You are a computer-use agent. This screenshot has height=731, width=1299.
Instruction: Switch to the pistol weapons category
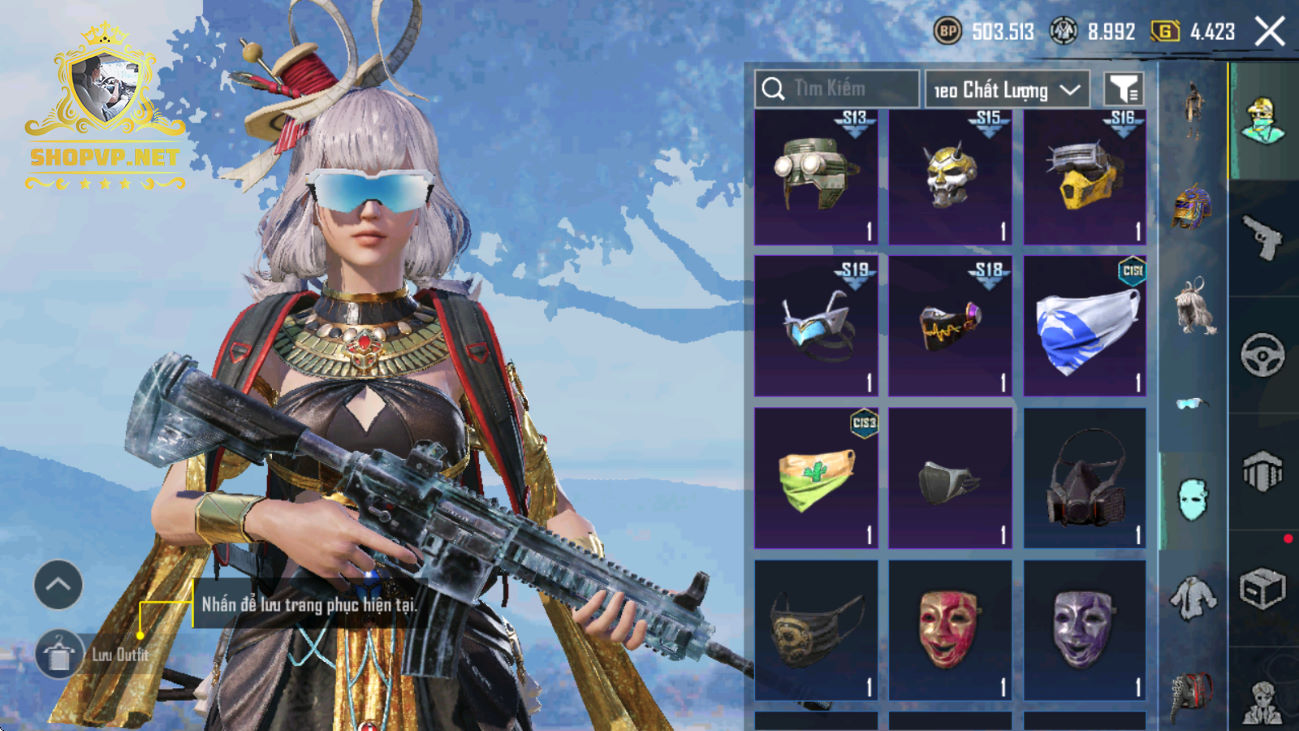(1263, 238)
